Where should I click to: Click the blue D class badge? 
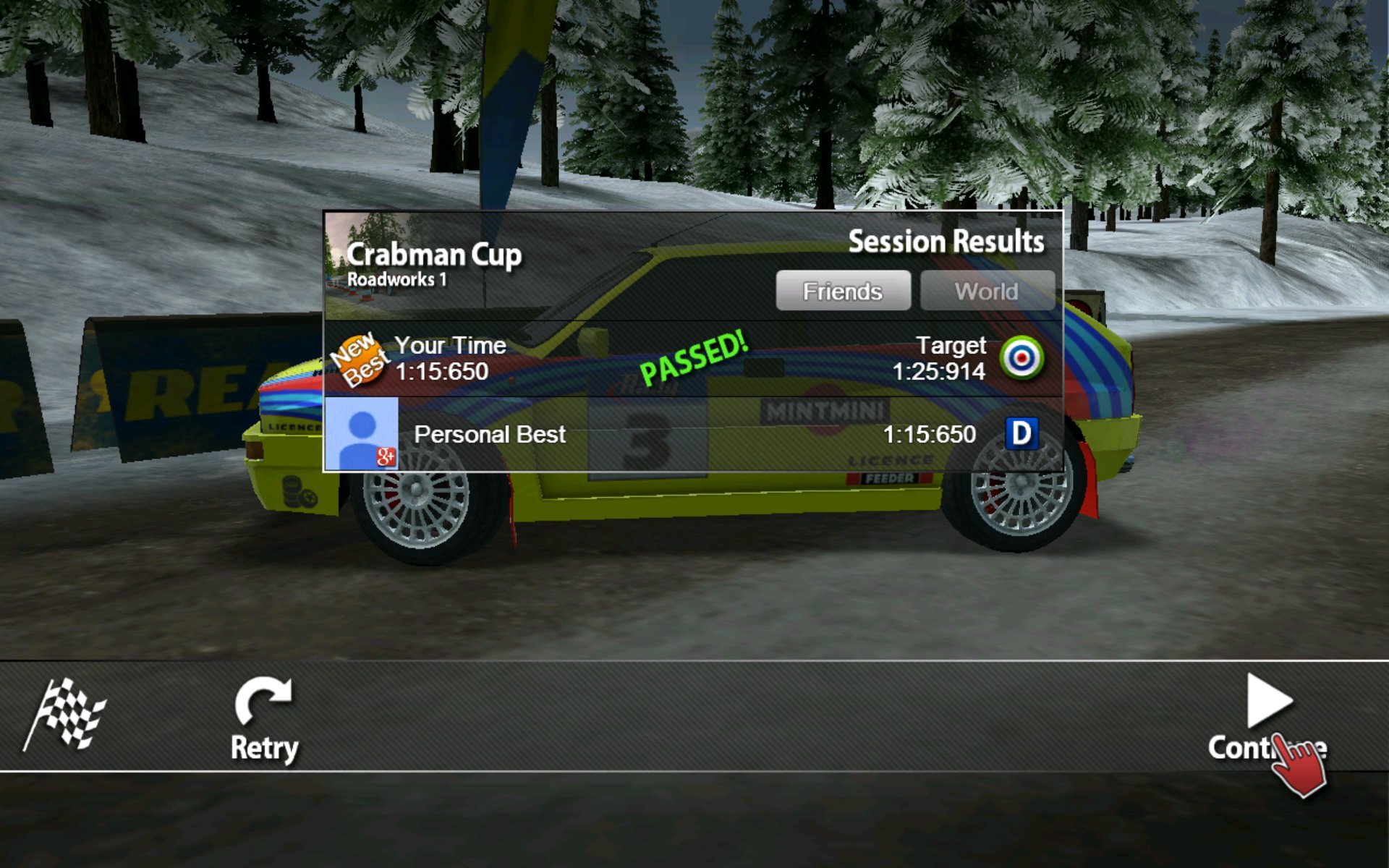(1021, 435)
